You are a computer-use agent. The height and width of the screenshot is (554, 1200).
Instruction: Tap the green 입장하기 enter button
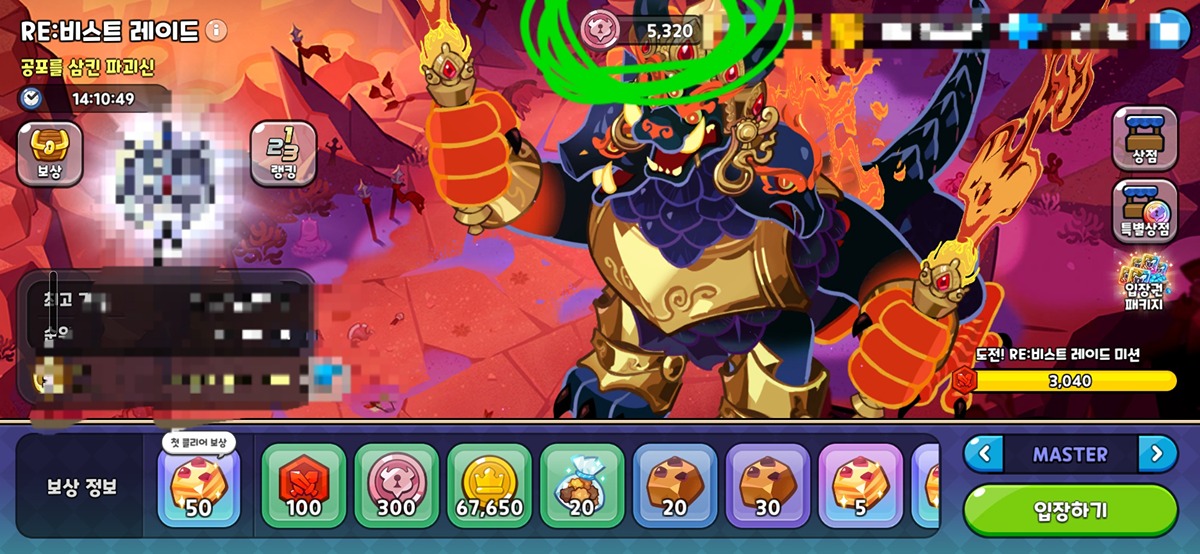[x=1069, y=511]
